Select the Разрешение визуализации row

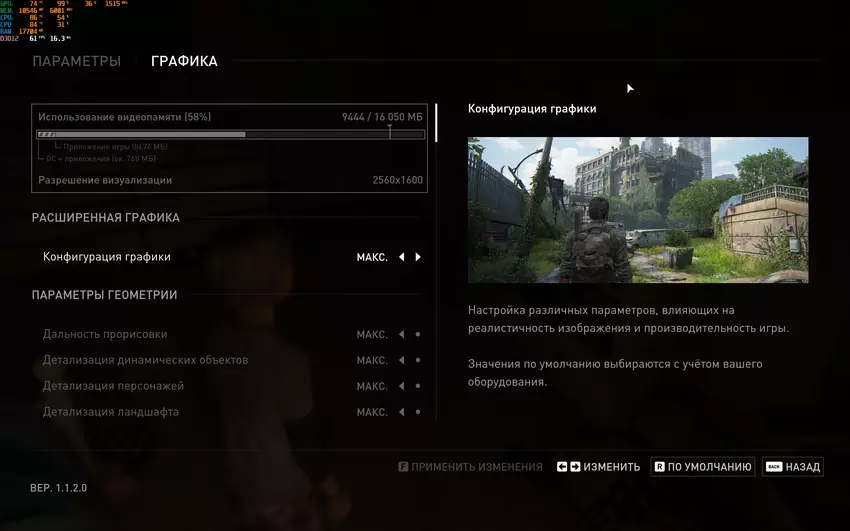pyautogui.click(x=230, y=180)
